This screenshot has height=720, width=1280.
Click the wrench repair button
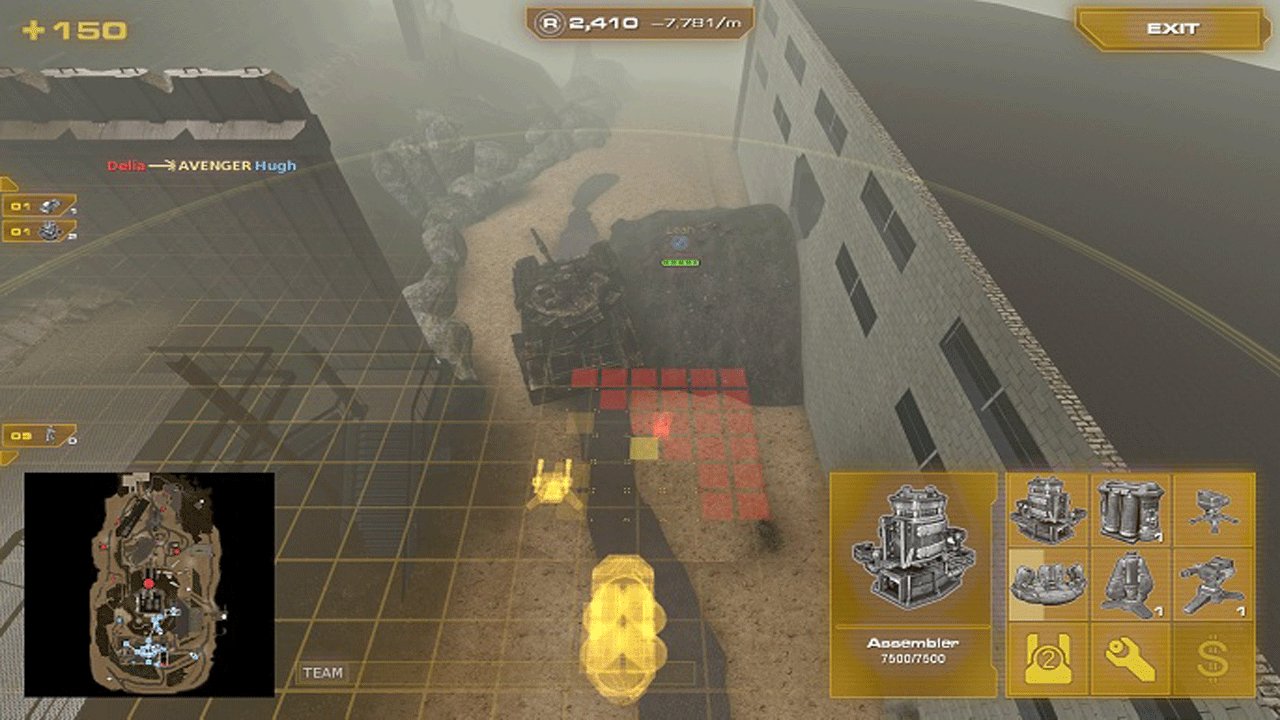pos(1131,659)
